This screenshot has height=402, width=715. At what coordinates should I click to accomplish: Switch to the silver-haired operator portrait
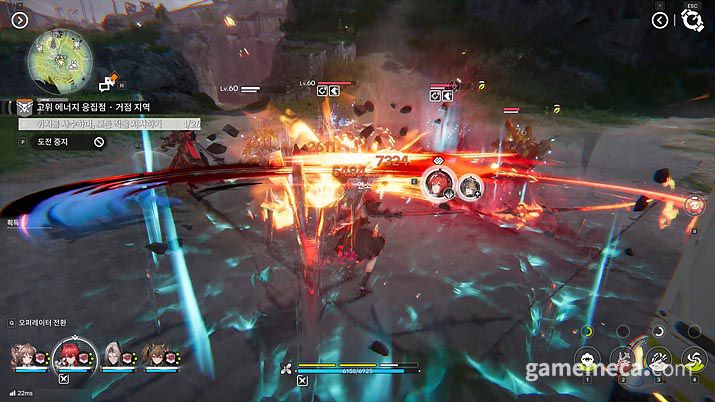114,354
